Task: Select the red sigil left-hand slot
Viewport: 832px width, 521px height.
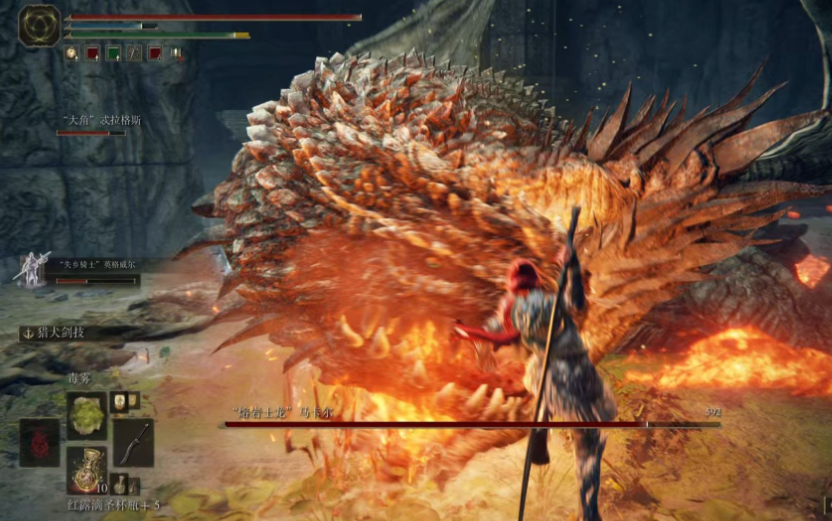Action: [x=39, y=442]
